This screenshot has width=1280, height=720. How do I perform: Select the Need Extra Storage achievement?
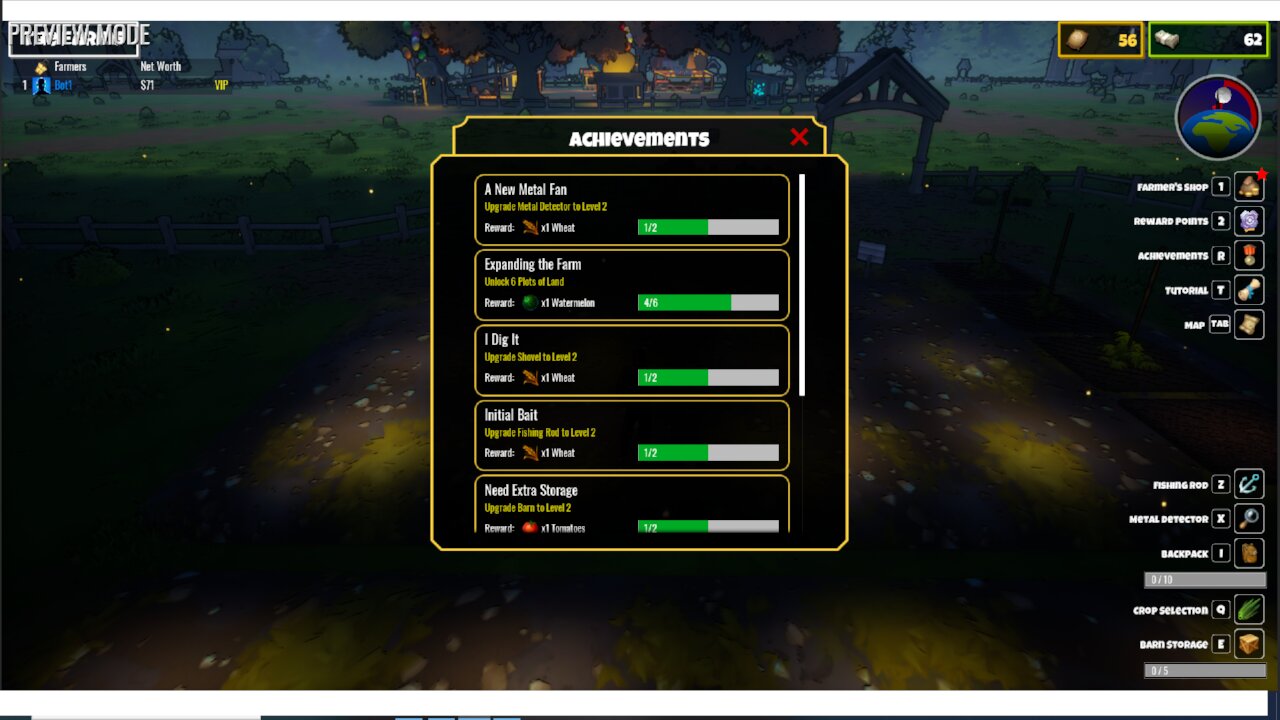631,505
